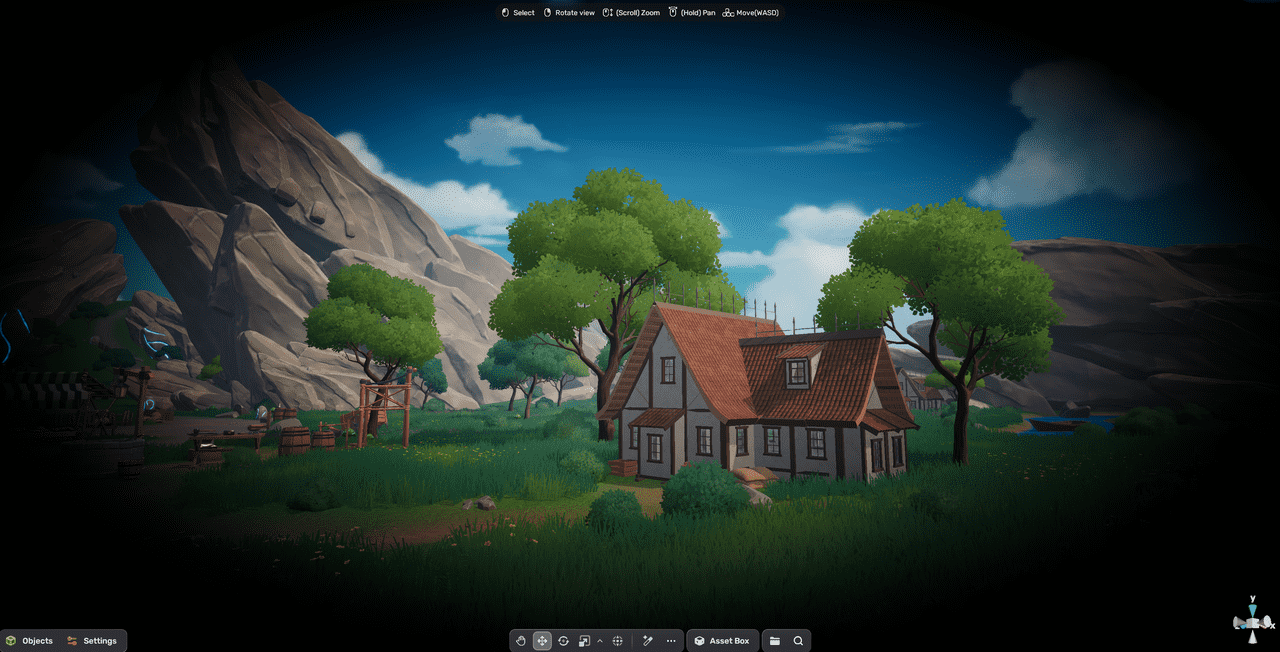Activate the four-arrow move tool

pyautogui.click(x=542, y=641)
